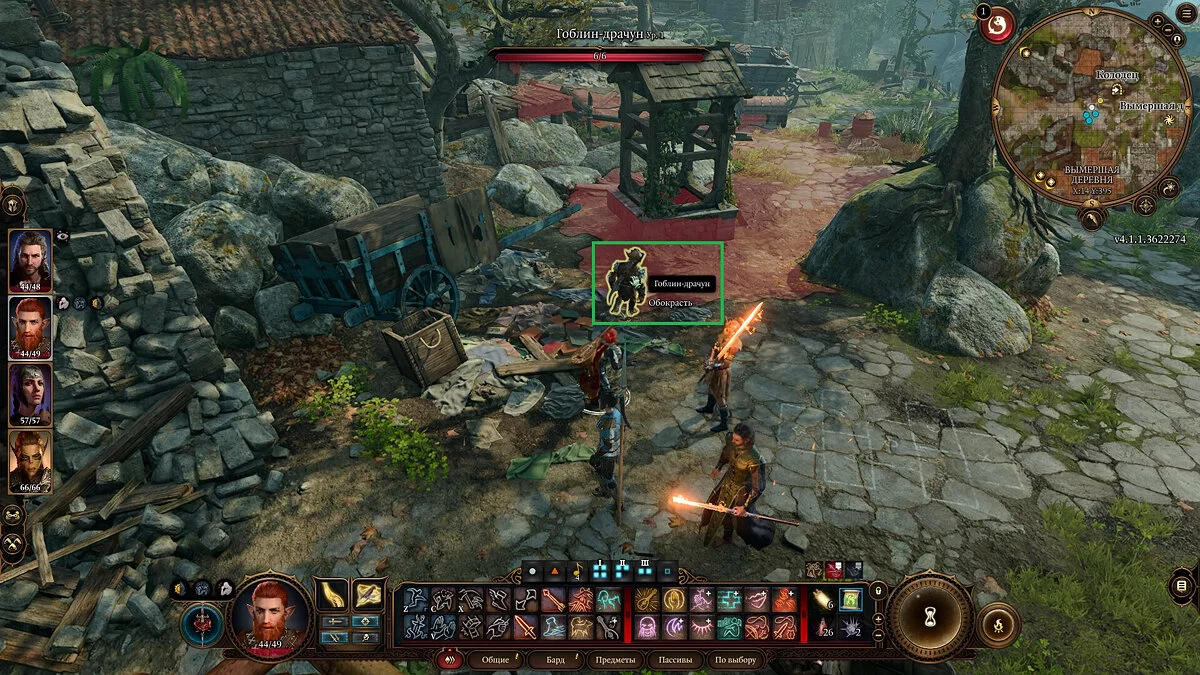Open the red-haired elf's large character portrait
Viewport: 1200px width, 675px height.
point(269,618)
